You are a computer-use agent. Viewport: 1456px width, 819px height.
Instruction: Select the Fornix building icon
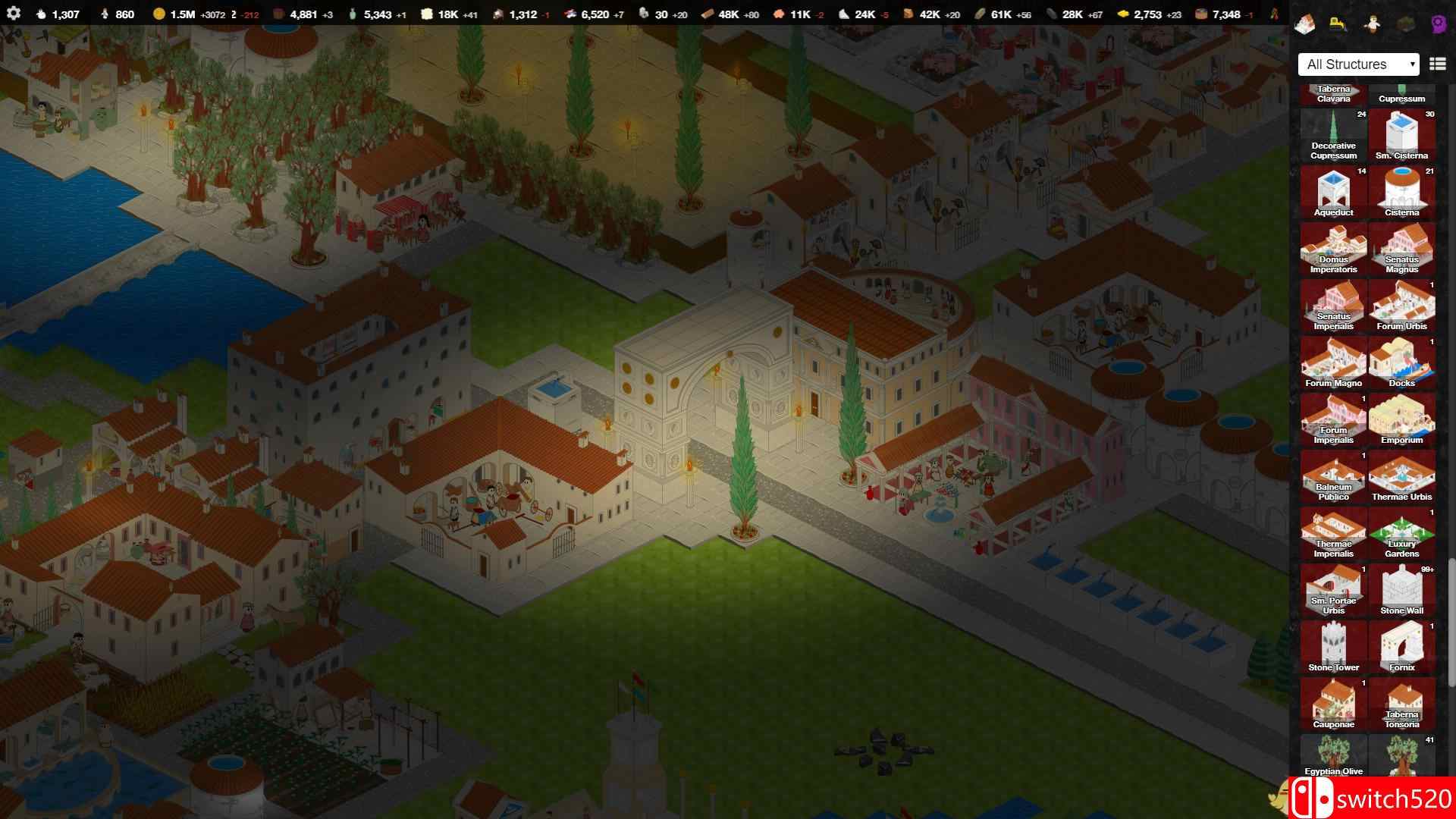(1402, 646)
